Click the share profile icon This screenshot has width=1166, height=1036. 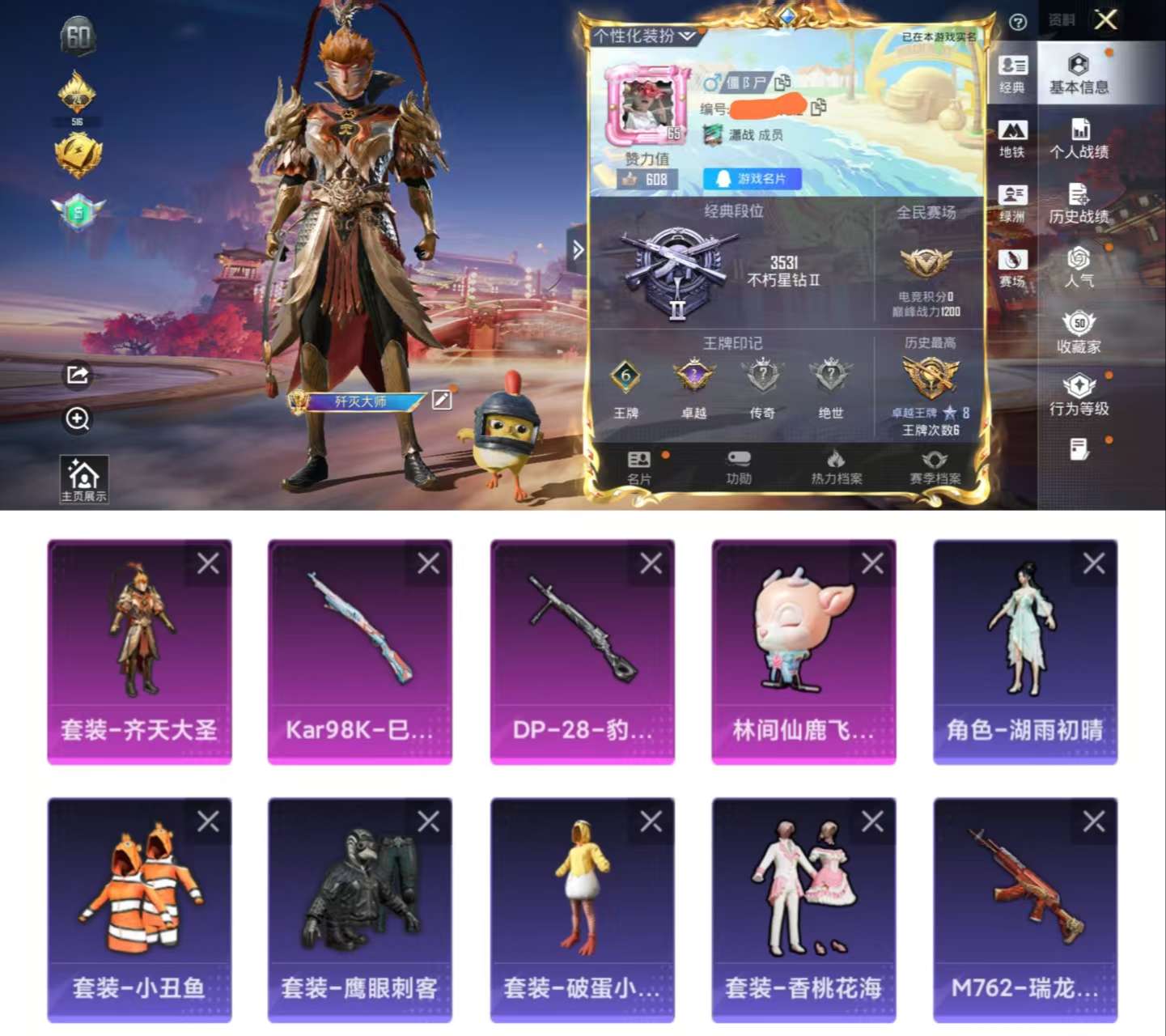point(77,374)
